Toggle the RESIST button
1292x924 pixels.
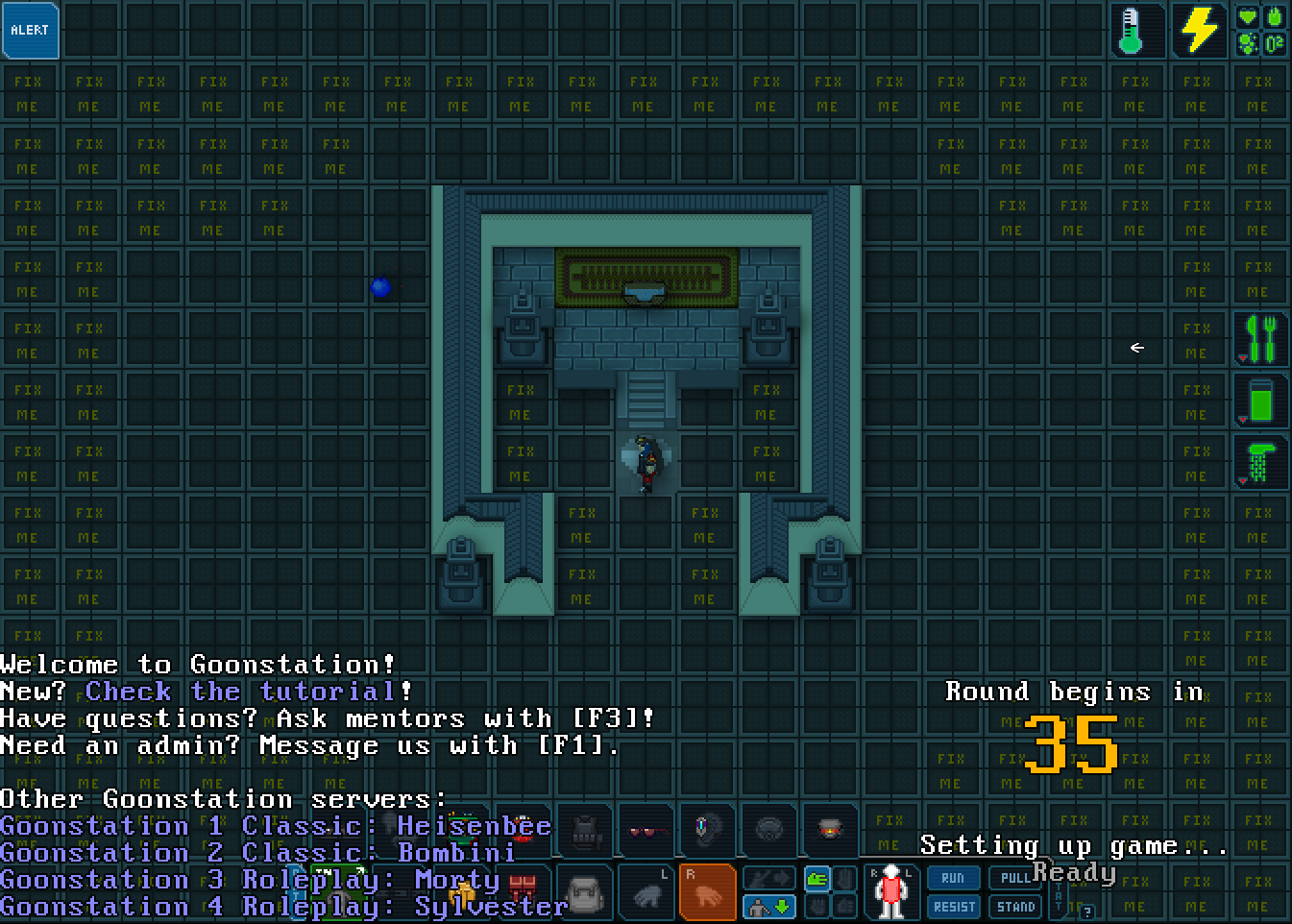click(953, 907)
